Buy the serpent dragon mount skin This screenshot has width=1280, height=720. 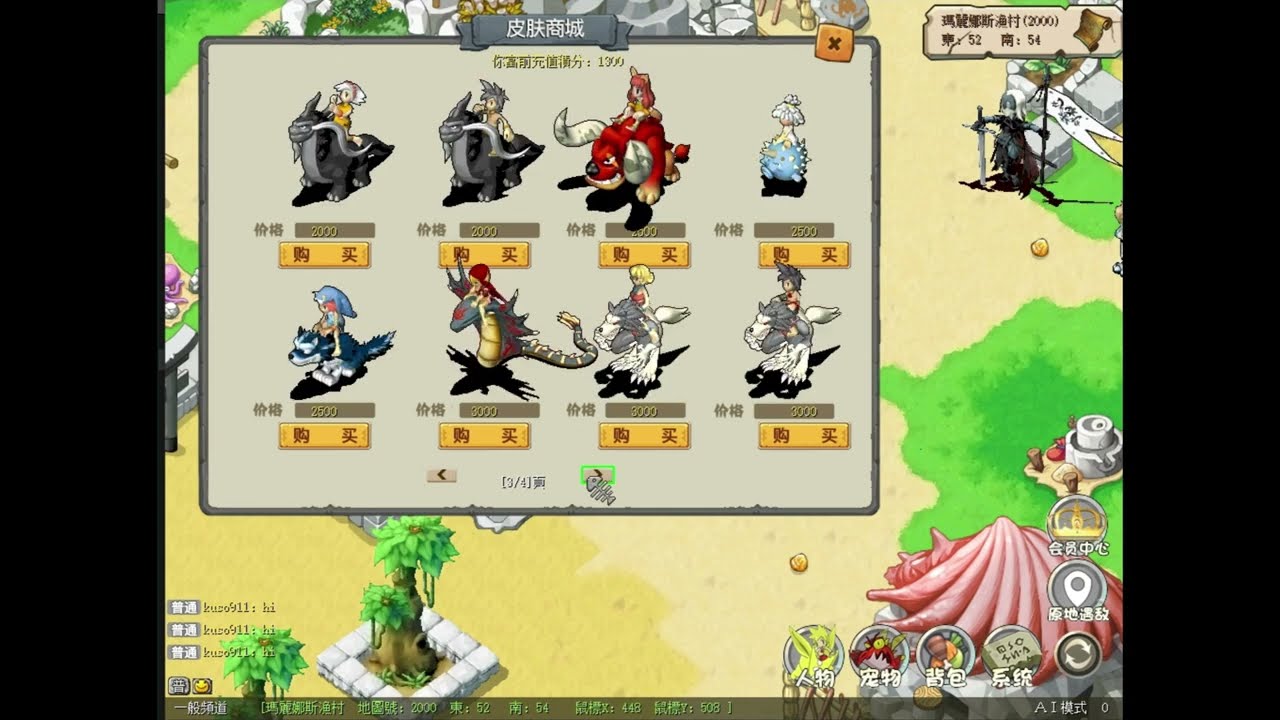click(484, 436)
